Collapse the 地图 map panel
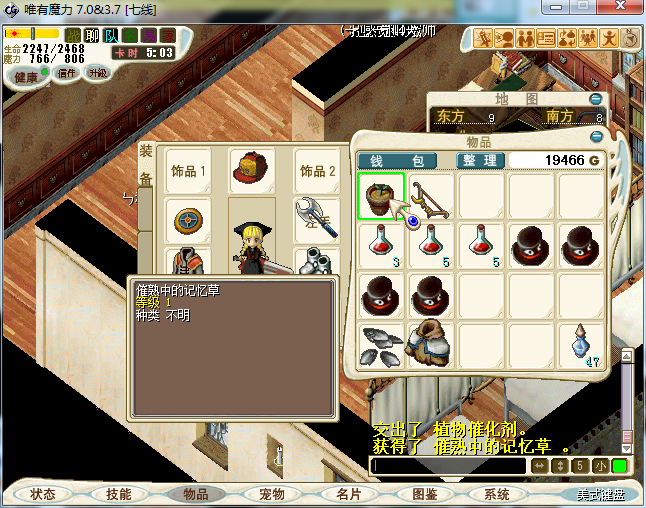This screenshot has height=508, width=646. point(596,99)
